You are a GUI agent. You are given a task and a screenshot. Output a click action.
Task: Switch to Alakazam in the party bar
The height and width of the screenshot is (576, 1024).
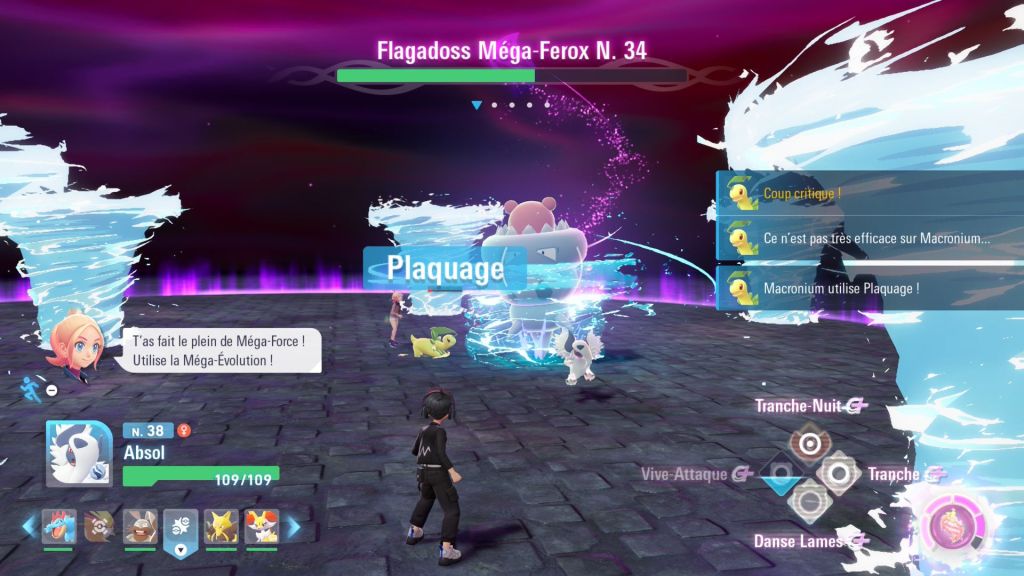(x=221, y=526)
